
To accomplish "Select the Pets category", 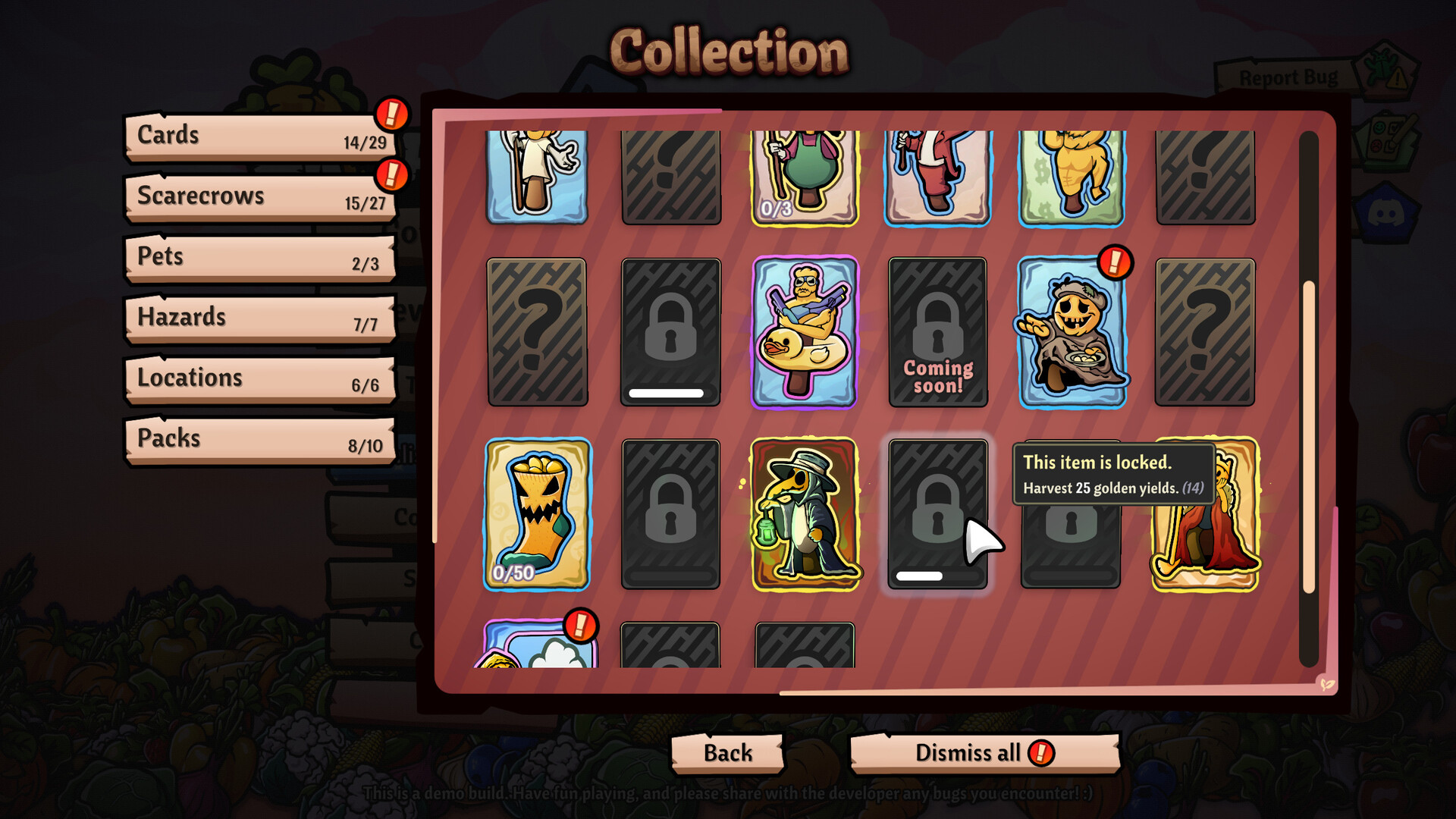I will 259,258.
